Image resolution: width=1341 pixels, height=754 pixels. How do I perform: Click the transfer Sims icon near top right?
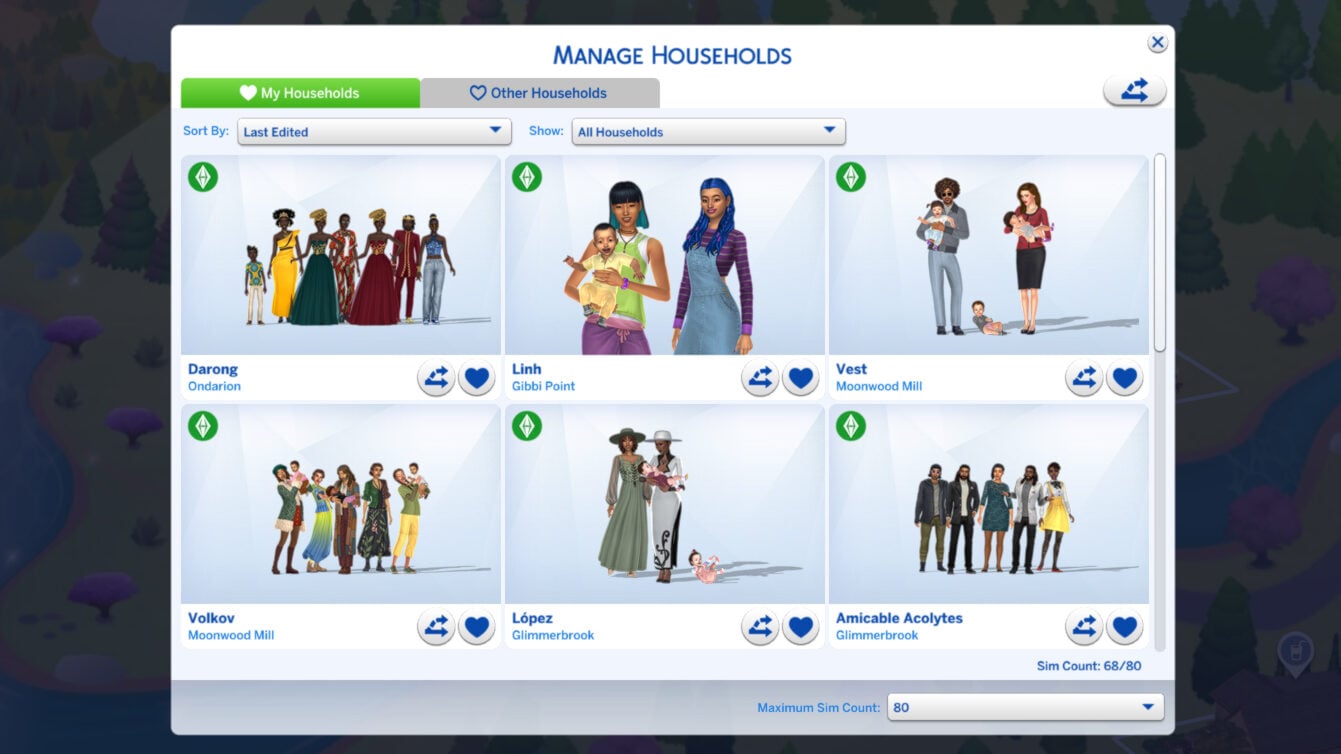coord(1134,89)
